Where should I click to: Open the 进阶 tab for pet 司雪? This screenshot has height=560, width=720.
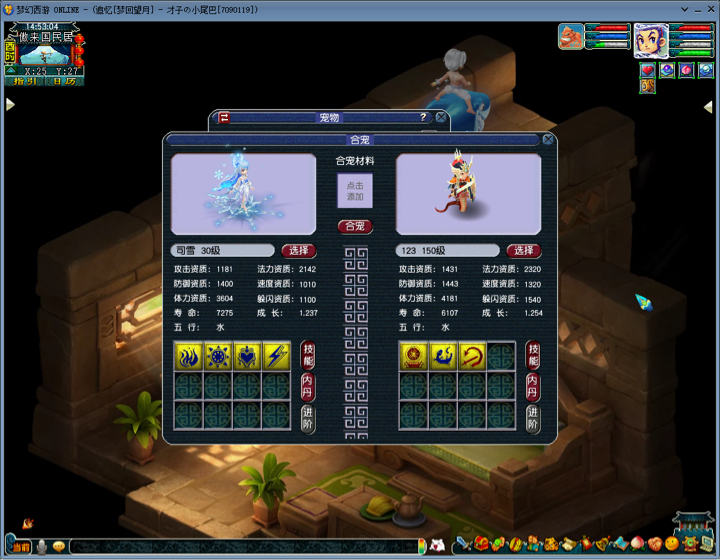(x=308, y=418)
